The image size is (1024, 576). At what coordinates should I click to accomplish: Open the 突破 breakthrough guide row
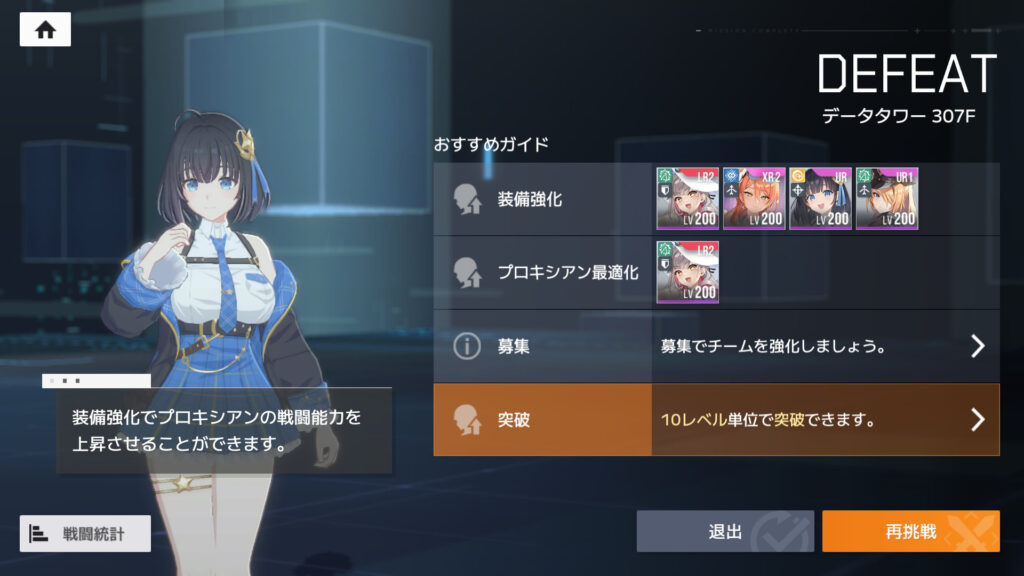click(x=716, y=420)
